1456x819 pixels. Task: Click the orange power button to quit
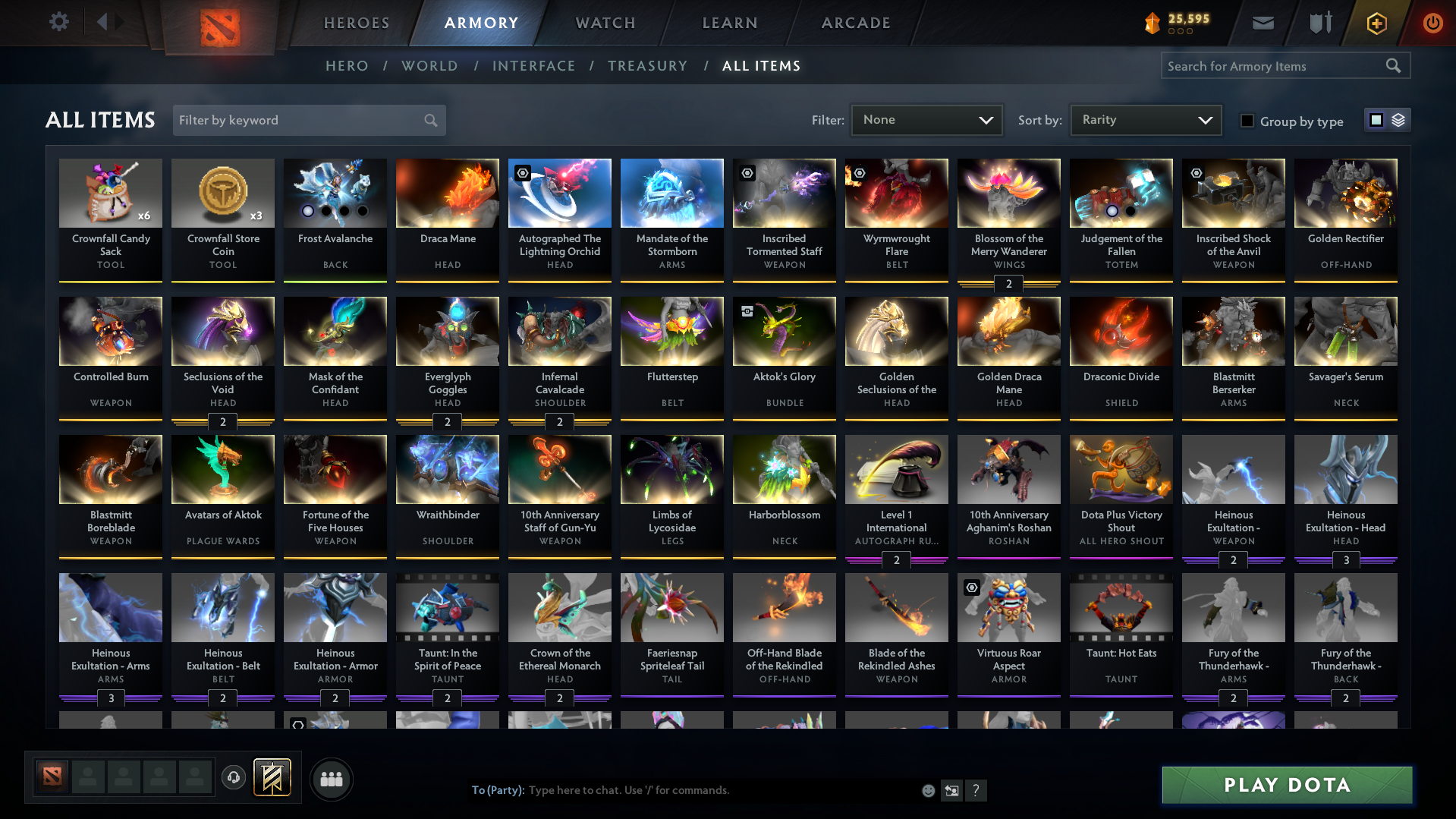(x=1432, y=23)
